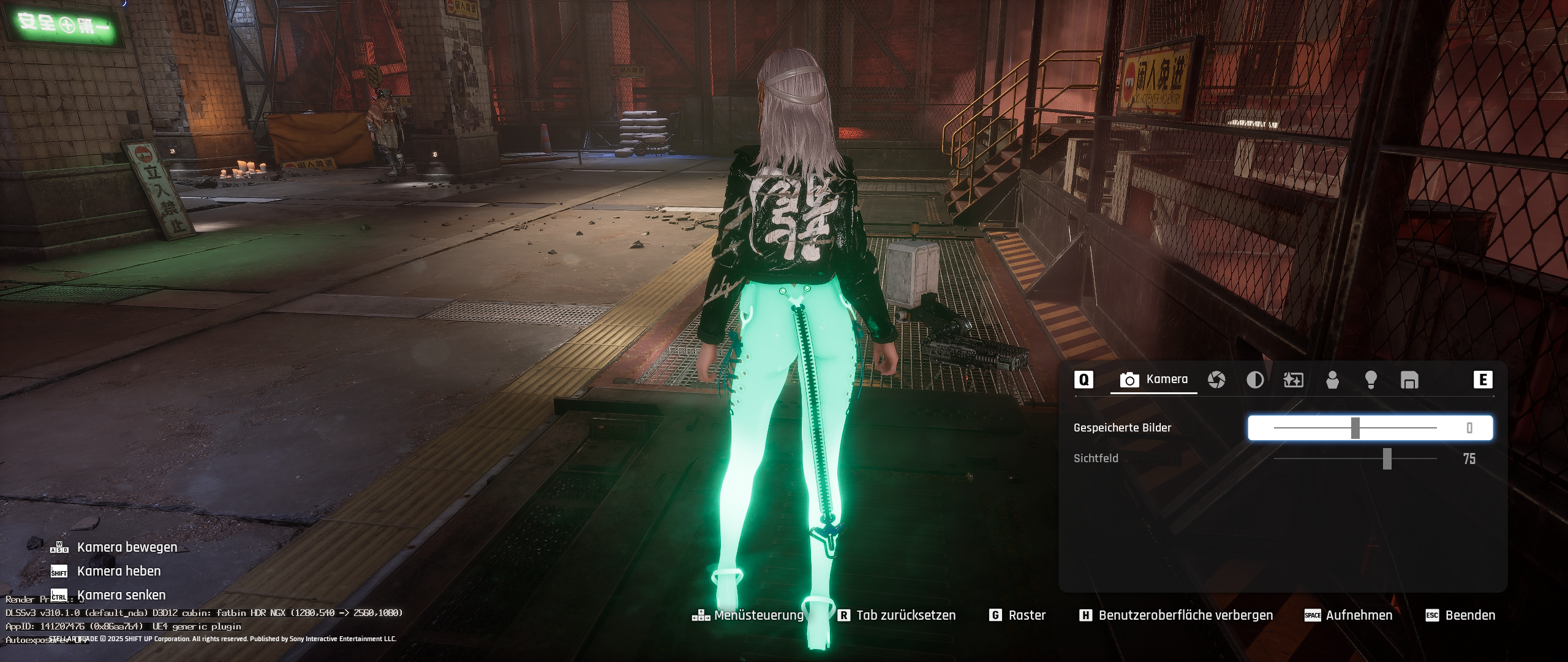Choose Benutzeroberfläche verbergen
This screenshot has width=1568, height=662.
(1176, 615)
